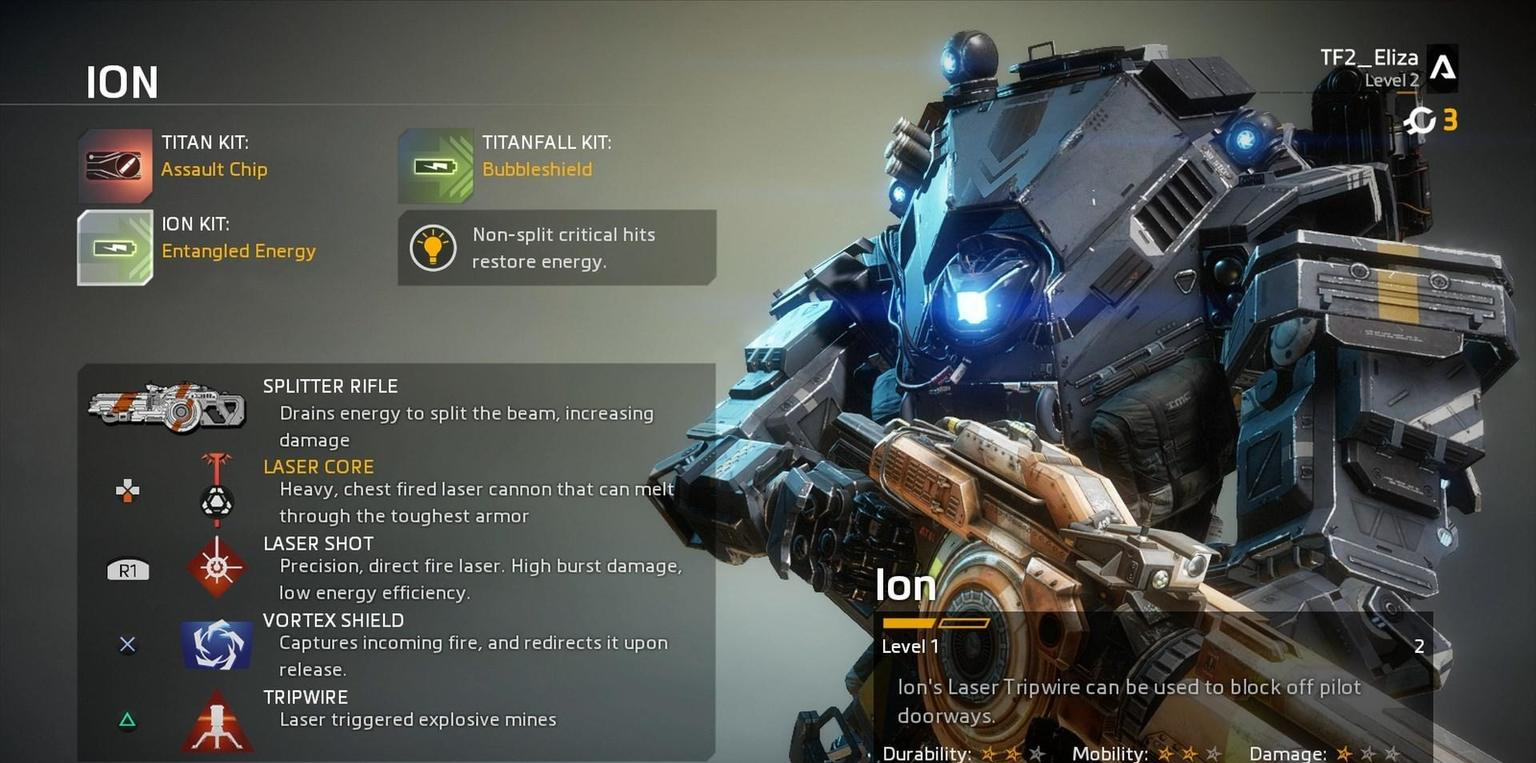Click the Laser Shot ability icon
The height and width of the screenshot is (763, 1536).
[216, 568]
